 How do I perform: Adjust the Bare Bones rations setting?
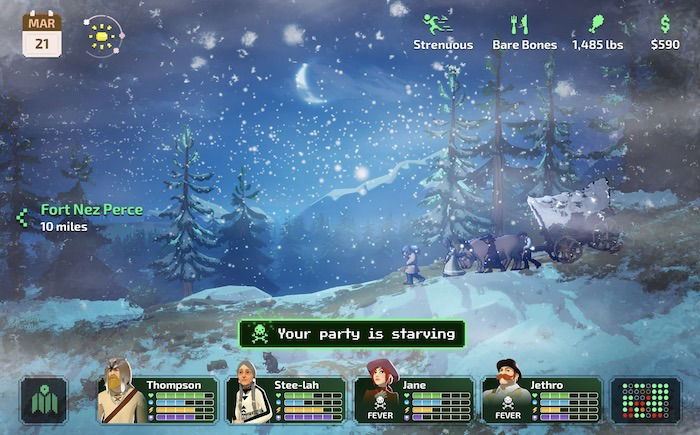523,31
